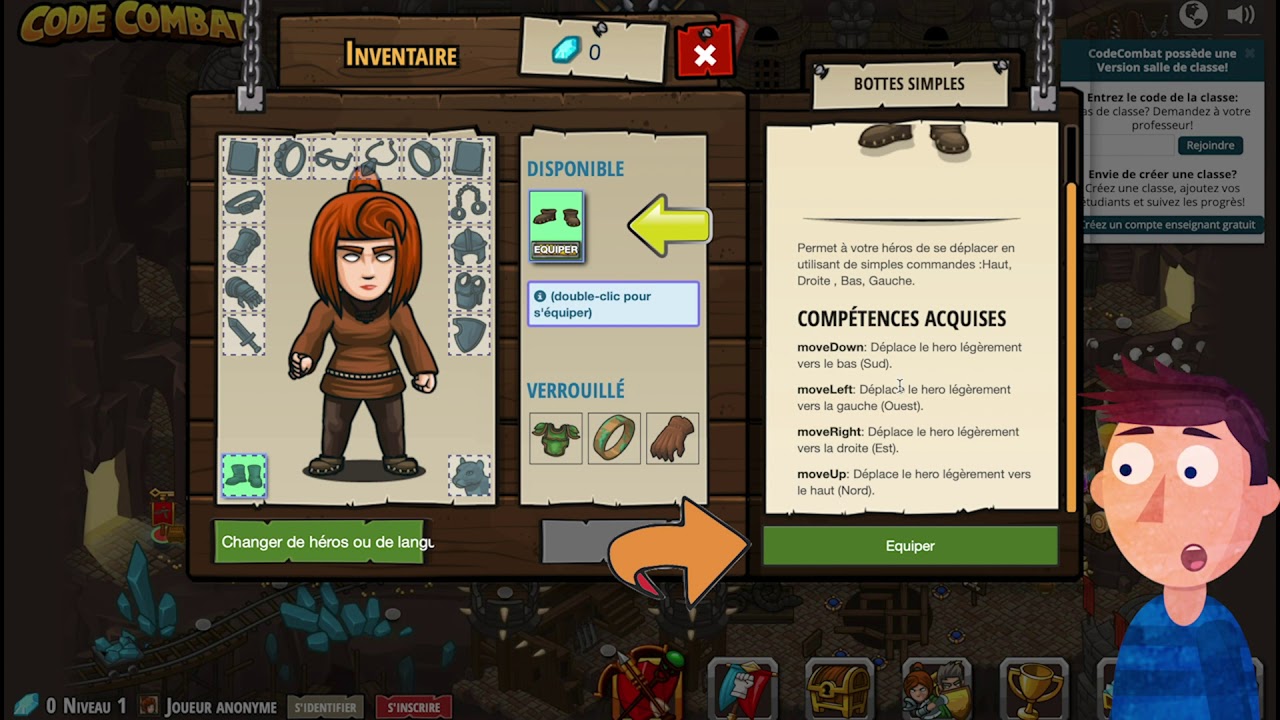The image size is (1280, 720).
Task: Open the language globe menu
Action: [x=1193, y=15]
